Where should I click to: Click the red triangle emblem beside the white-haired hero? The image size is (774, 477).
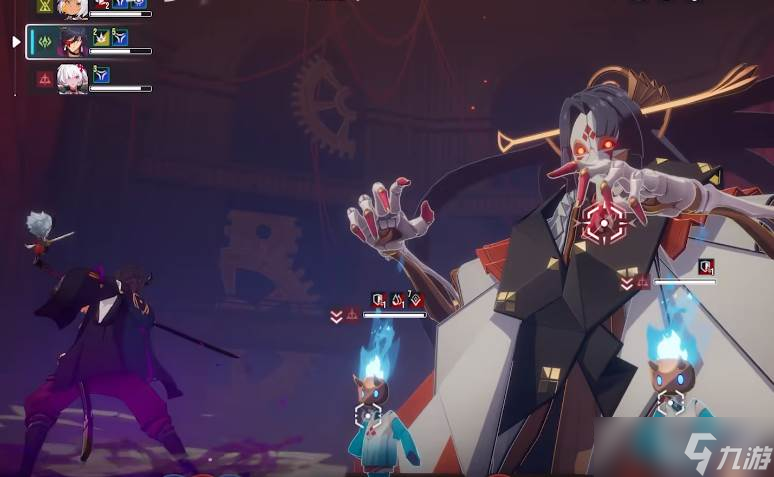(x=45, y=78)
